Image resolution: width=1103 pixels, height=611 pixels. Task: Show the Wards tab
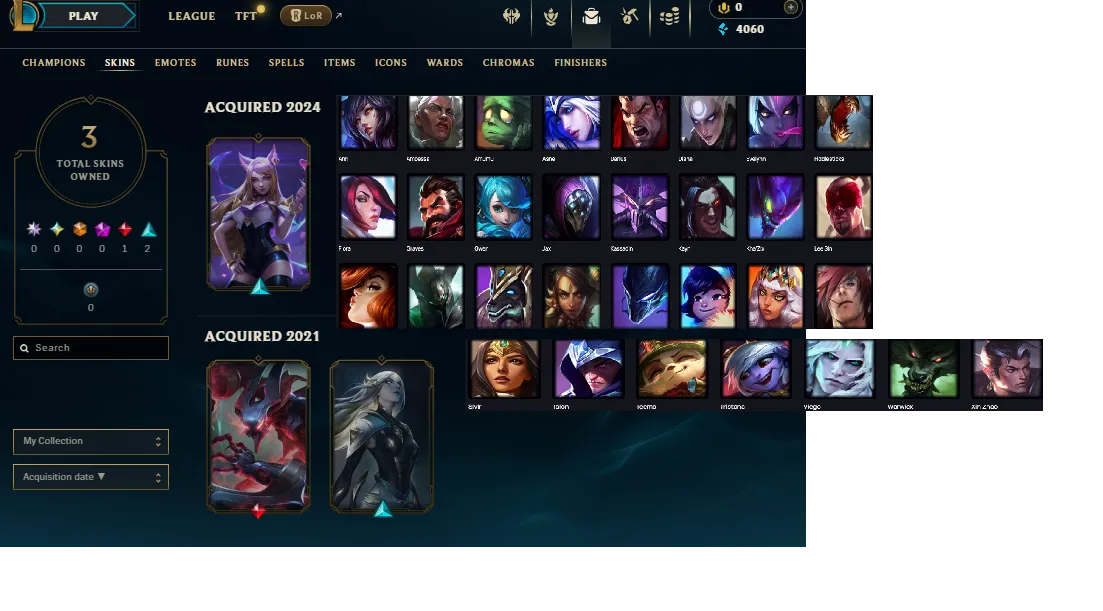pyautogui.click(x=445, y=63)
